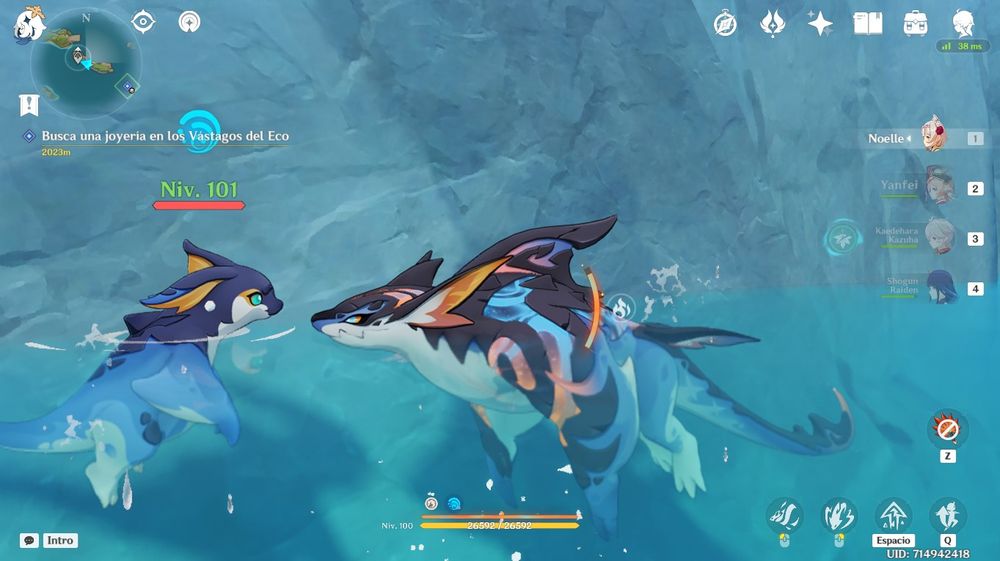
Task: Open the backpack inventory
Action: (x=914, y=24)
